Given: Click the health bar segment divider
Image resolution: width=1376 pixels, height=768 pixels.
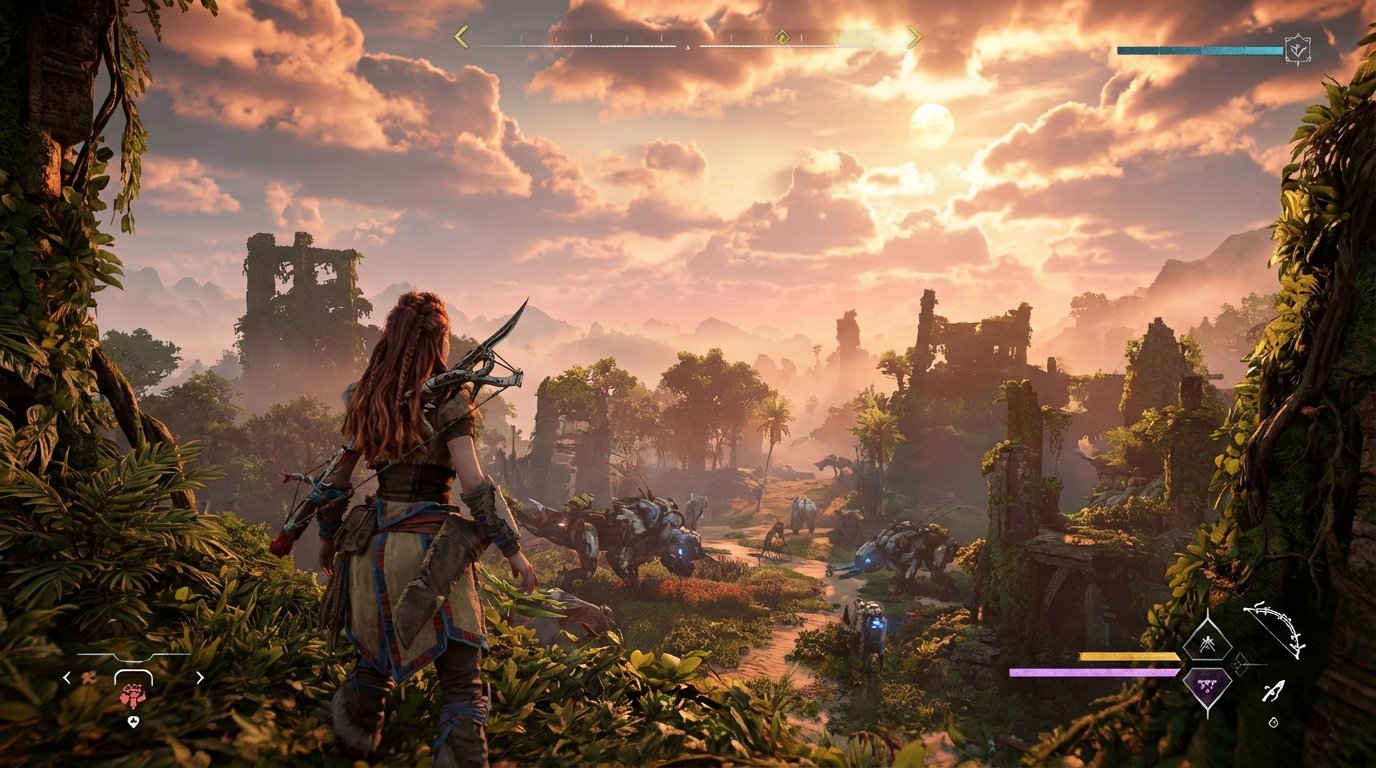Looking at the screenshot, I should pyautogui.click(x=1202, y=48).
